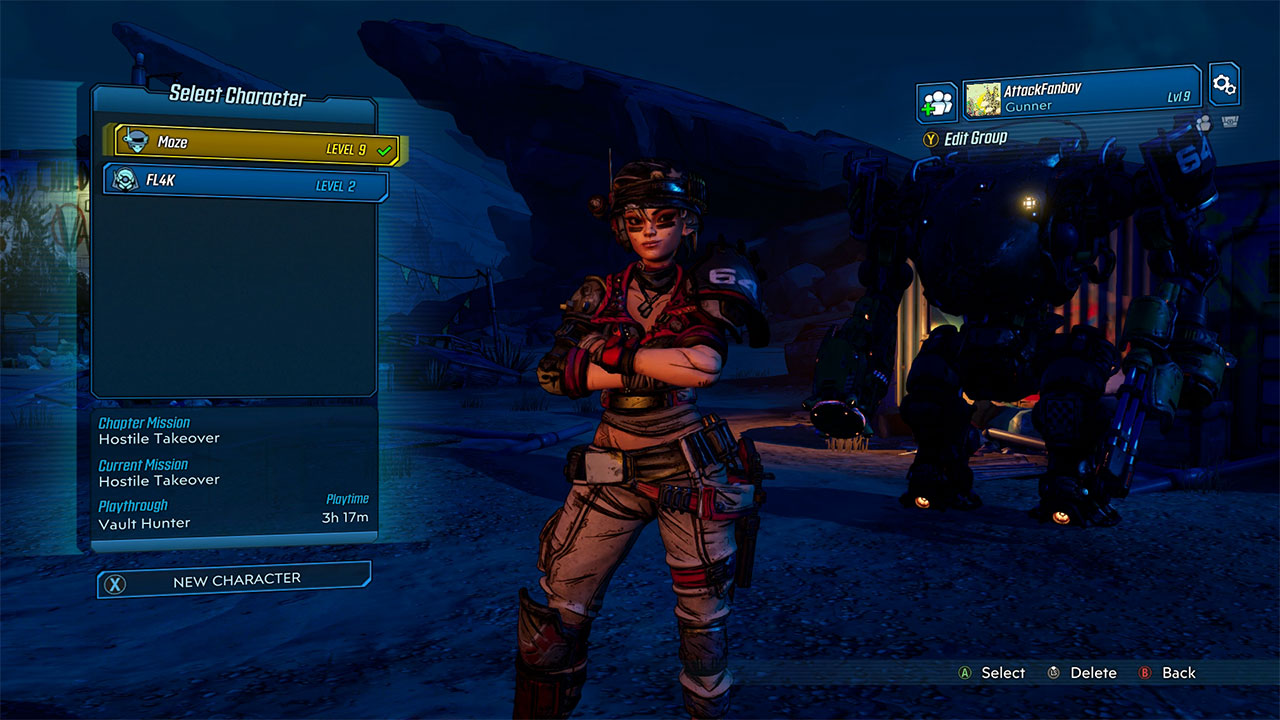
Task: Open the settings gears icon
Action: click(1224, 84)
